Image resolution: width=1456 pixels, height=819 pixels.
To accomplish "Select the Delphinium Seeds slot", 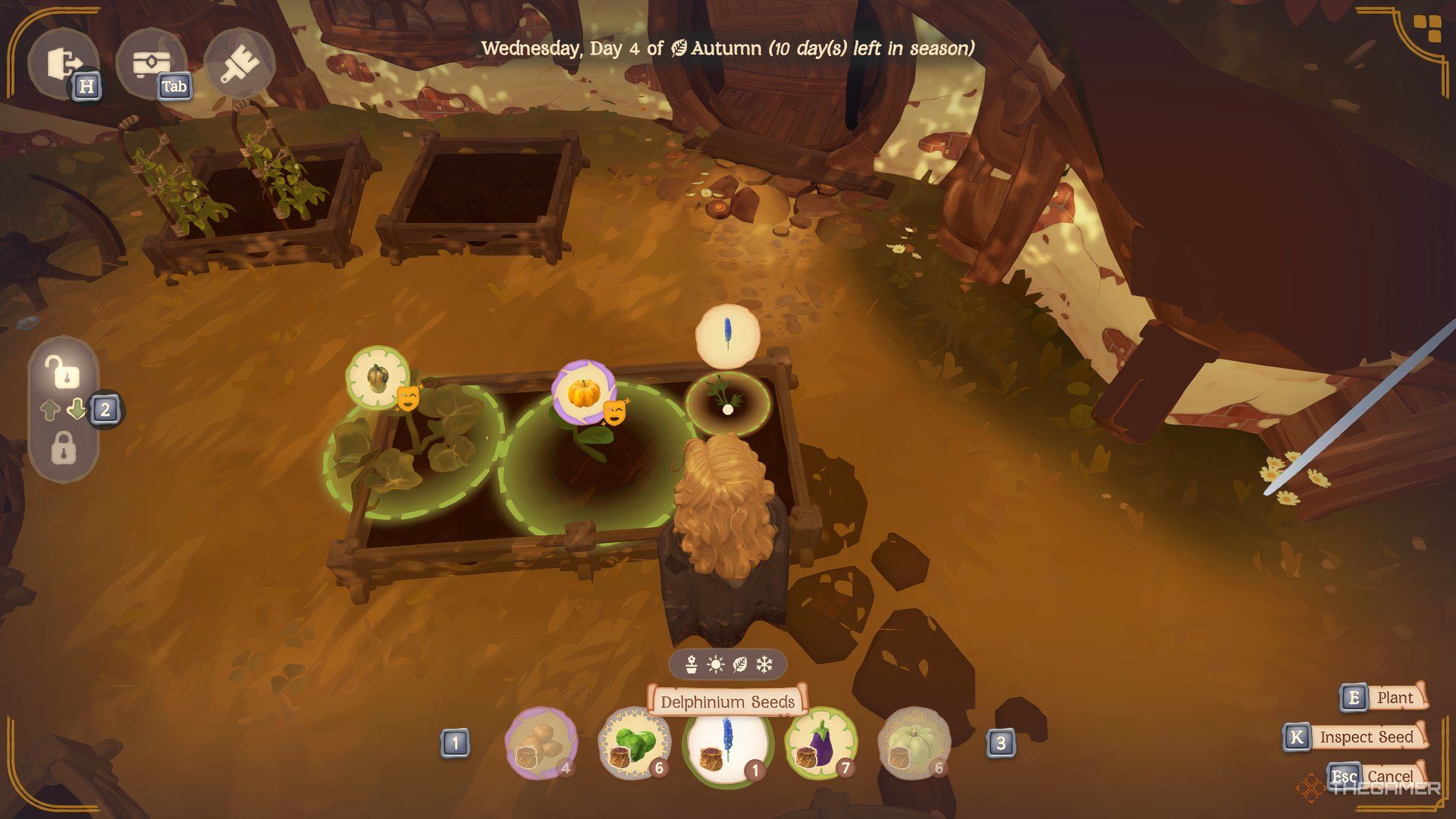I will tap(727, 743).
